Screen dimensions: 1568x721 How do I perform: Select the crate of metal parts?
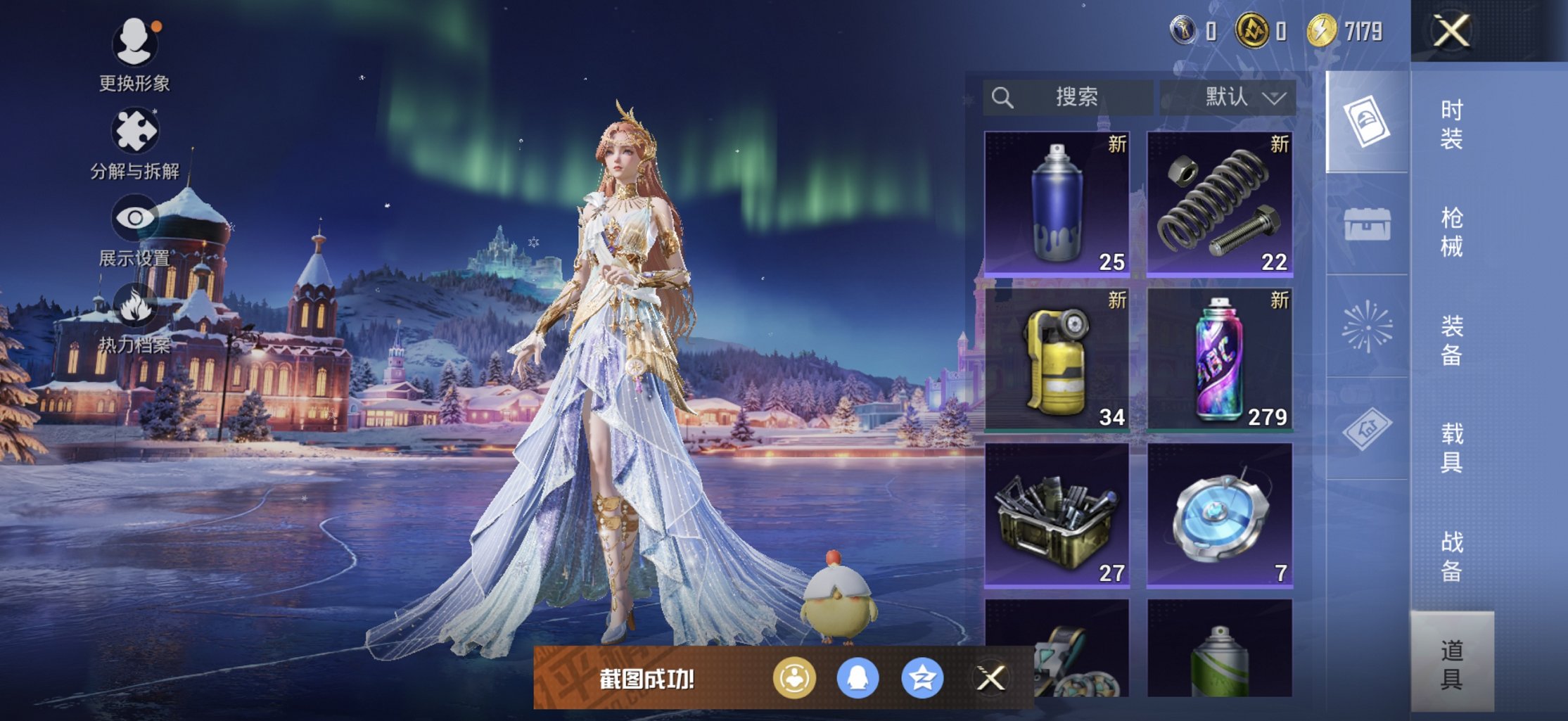1057,515
